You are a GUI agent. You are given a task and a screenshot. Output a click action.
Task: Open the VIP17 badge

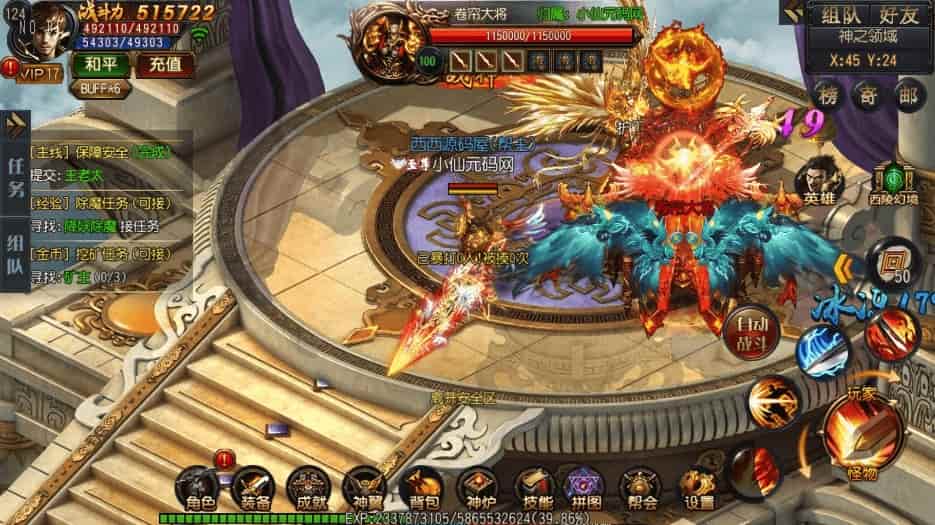click(x=36, y=72)
